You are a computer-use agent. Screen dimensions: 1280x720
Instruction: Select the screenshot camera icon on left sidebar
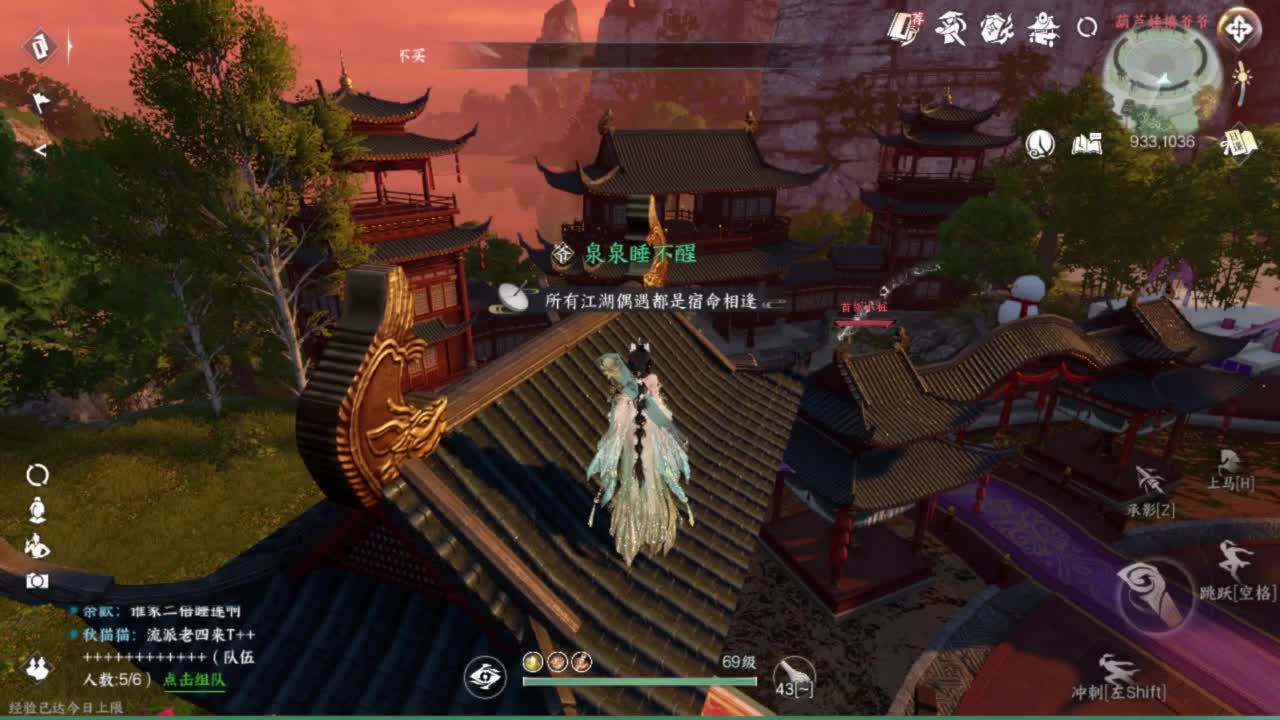(38, 580)
